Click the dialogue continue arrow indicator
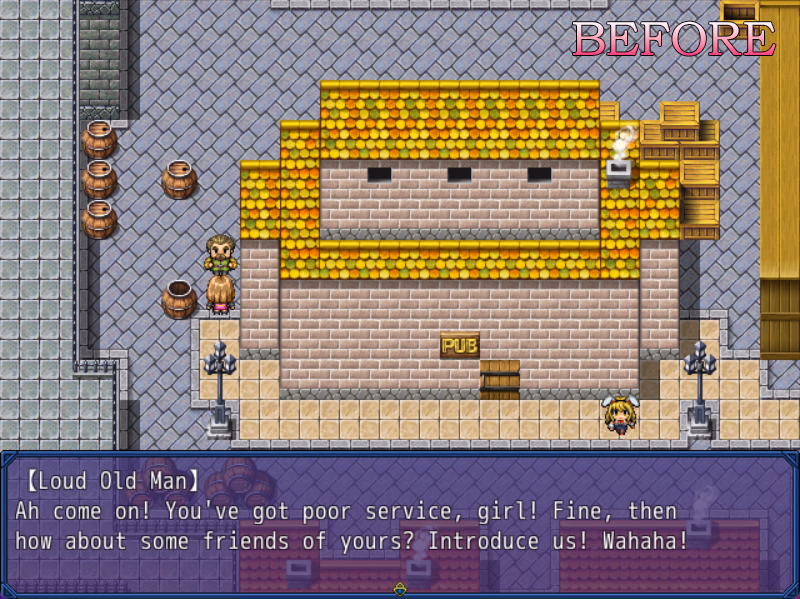This screenshot has height=599, width=800. pyautogui.click(x=400, y=589)
